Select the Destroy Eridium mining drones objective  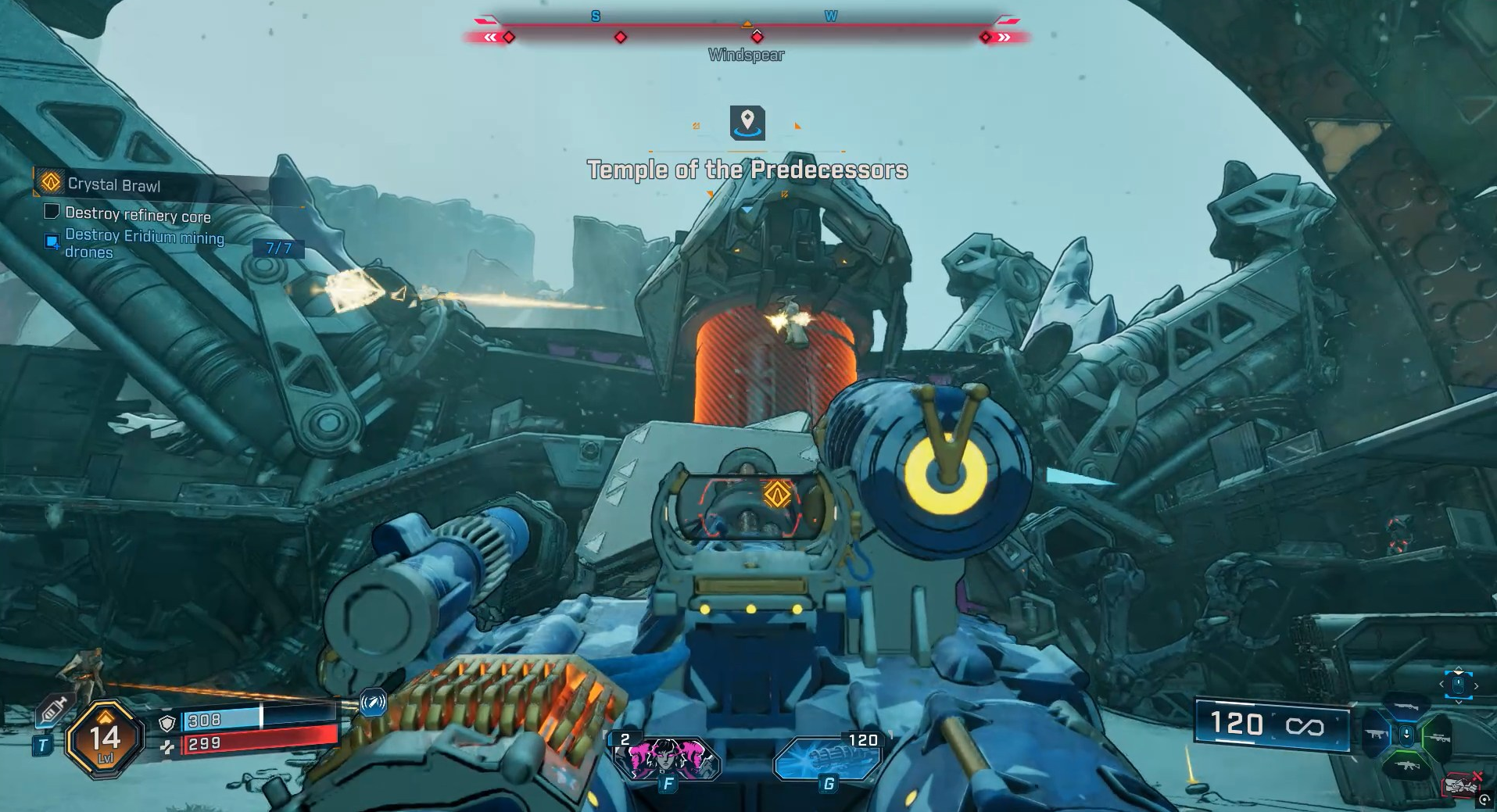click(144, 243)
